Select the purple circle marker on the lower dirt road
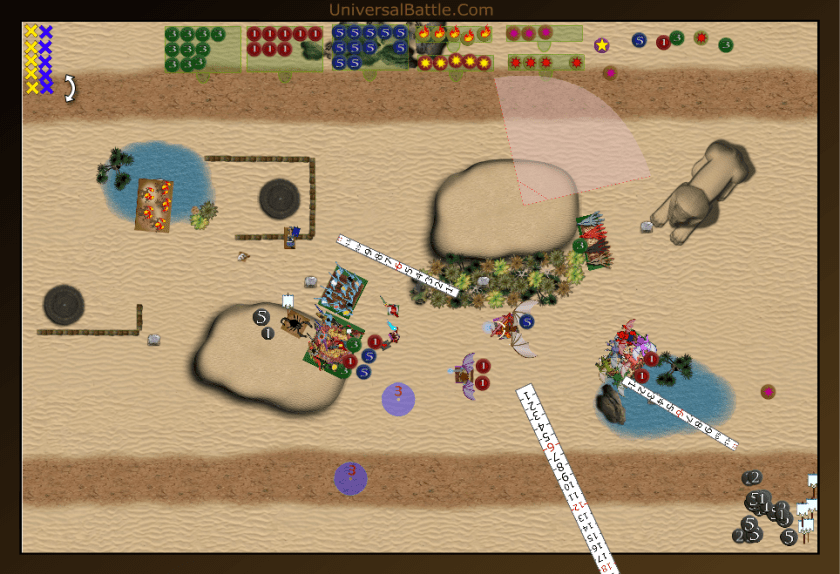The image size is (840, 574). [350, 478]
